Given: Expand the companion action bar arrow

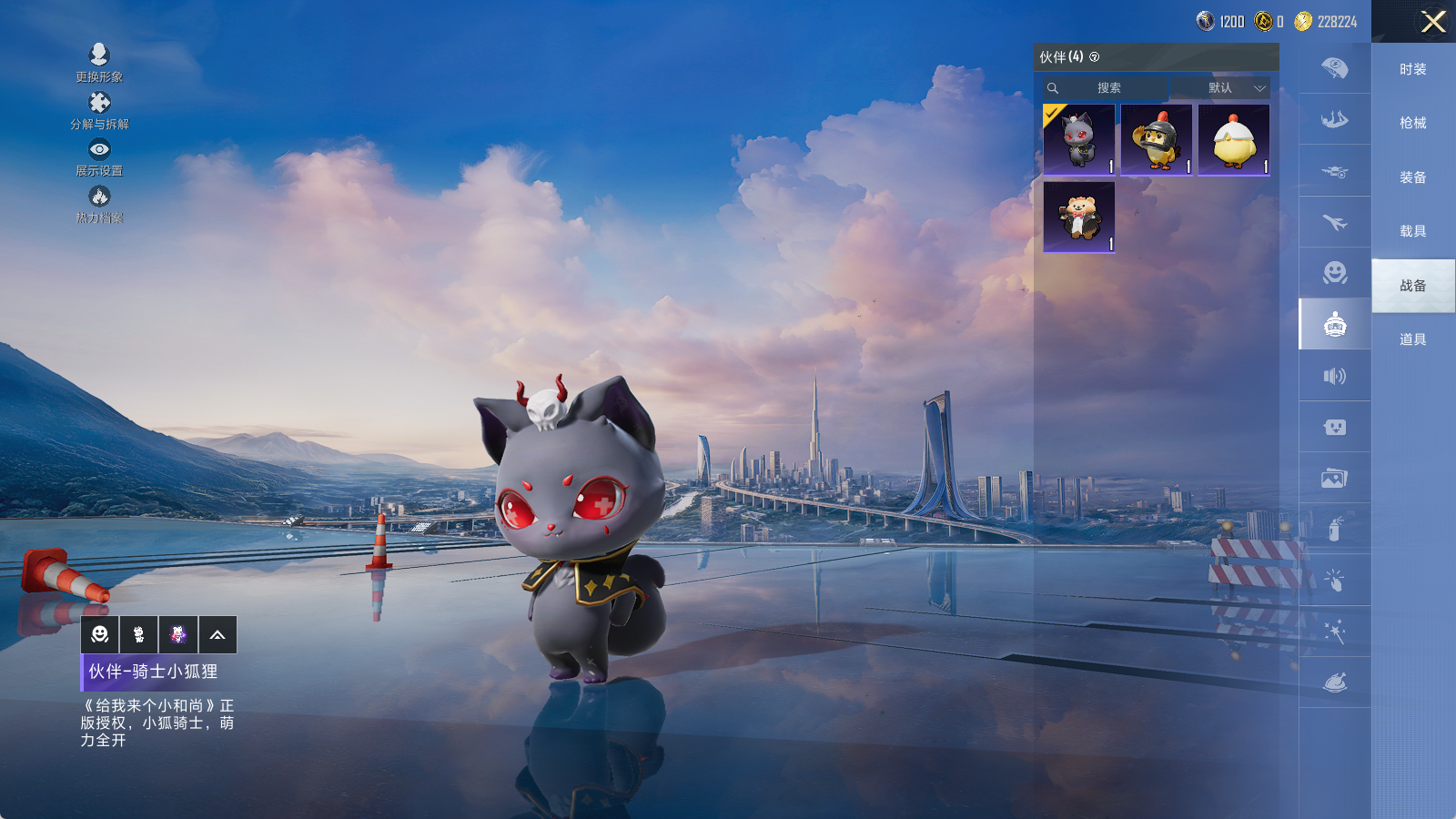Looking at the screenshot, I should 217,635.
